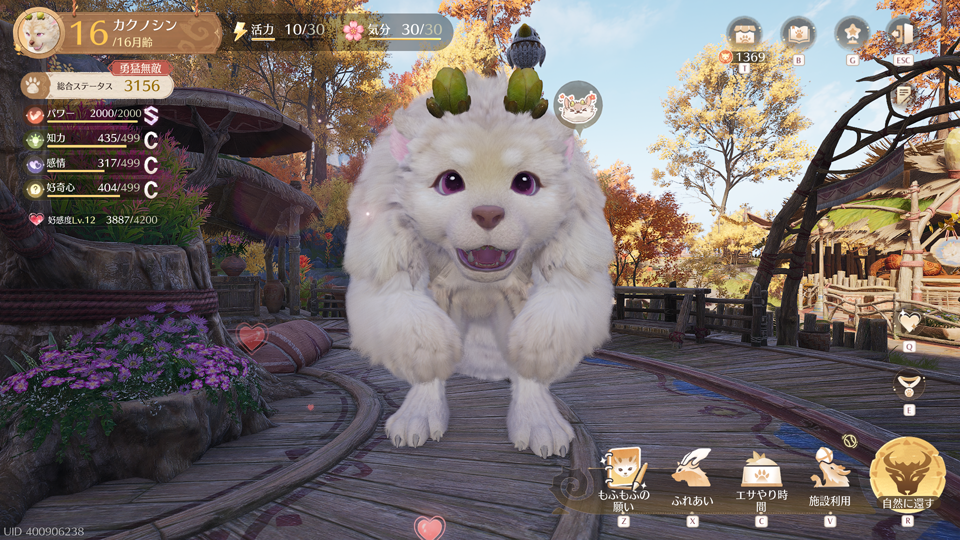Open the pet shop stall icon

[744, 34]
